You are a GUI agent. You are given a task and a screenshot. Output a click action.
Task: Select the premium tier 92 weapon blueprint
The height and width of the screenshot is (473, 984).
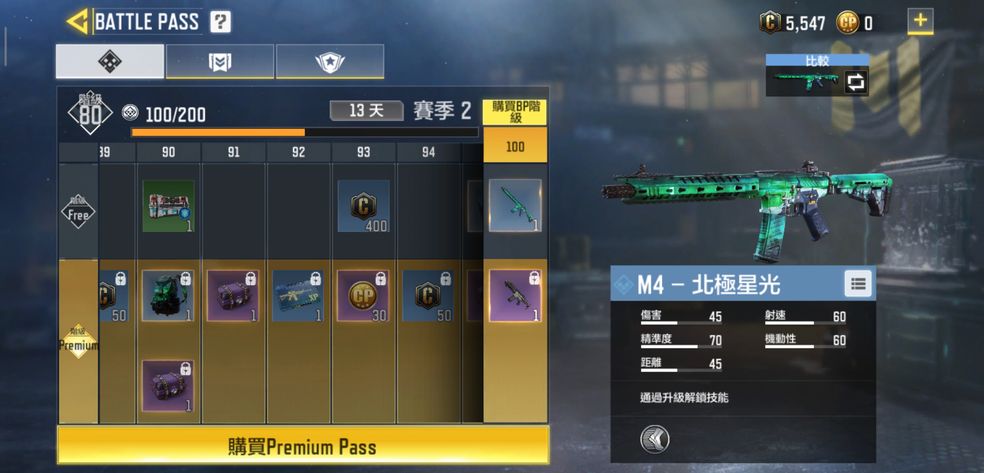298,296
